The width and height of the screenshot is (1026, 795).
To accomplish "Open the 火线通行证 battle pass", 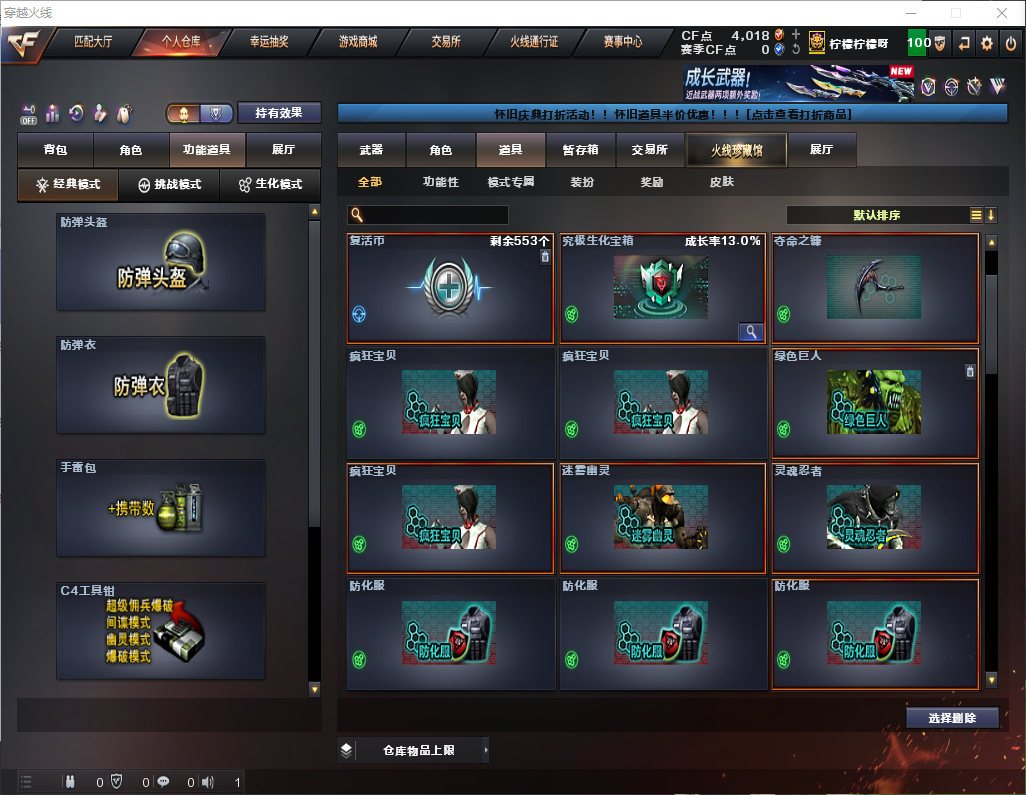I will [534, 42].
